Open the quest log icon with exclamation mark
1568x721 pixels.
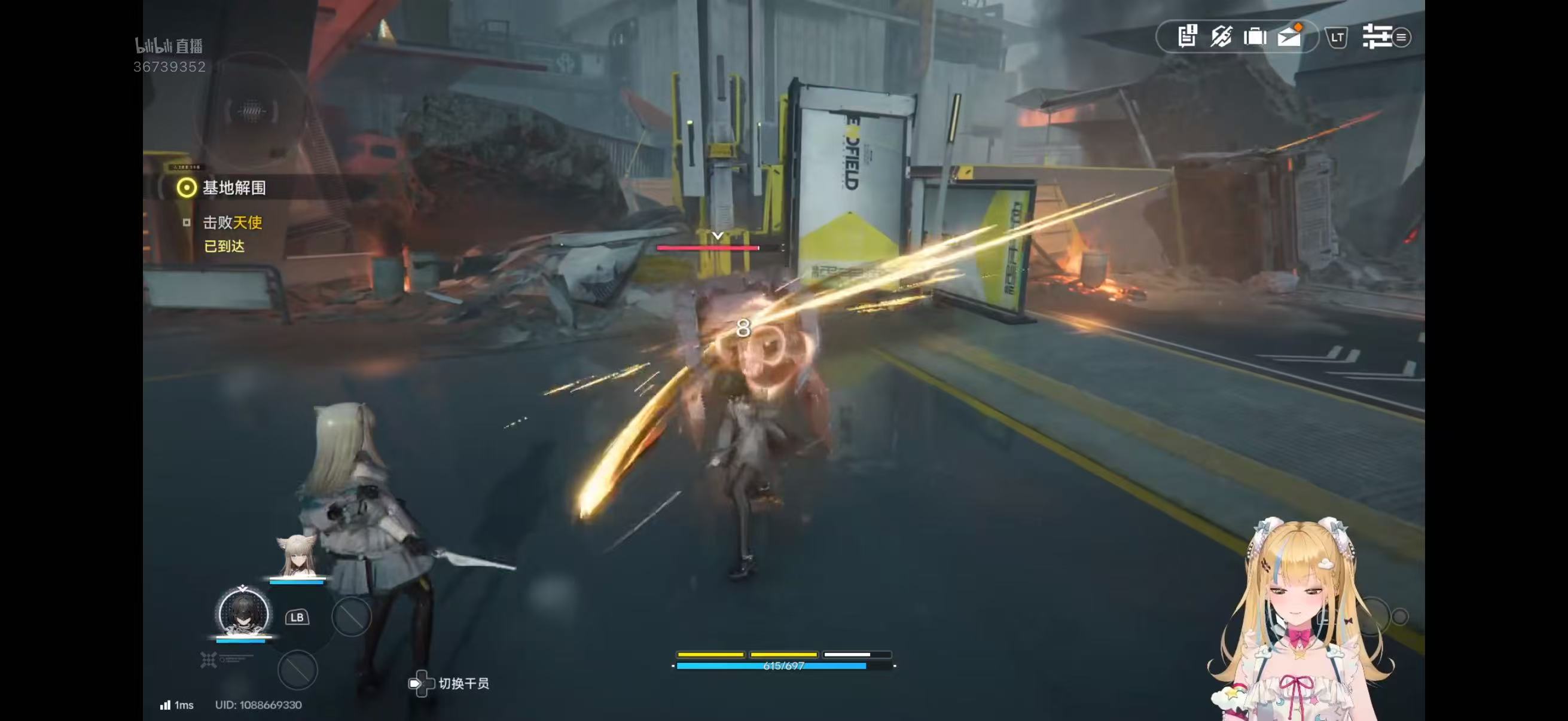pyautogui.click(x=1187, y=36)
